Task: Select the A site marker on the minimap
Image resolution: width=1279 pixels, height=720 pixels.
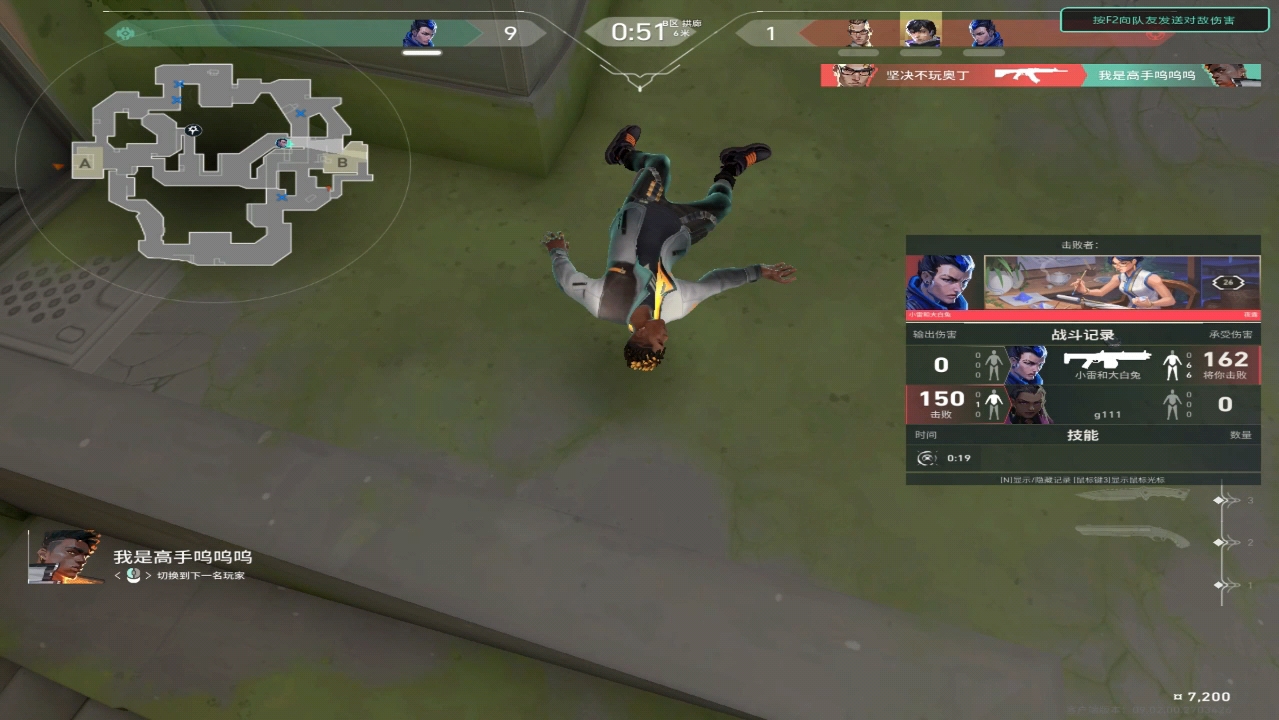Action: [x=85, y=162]
